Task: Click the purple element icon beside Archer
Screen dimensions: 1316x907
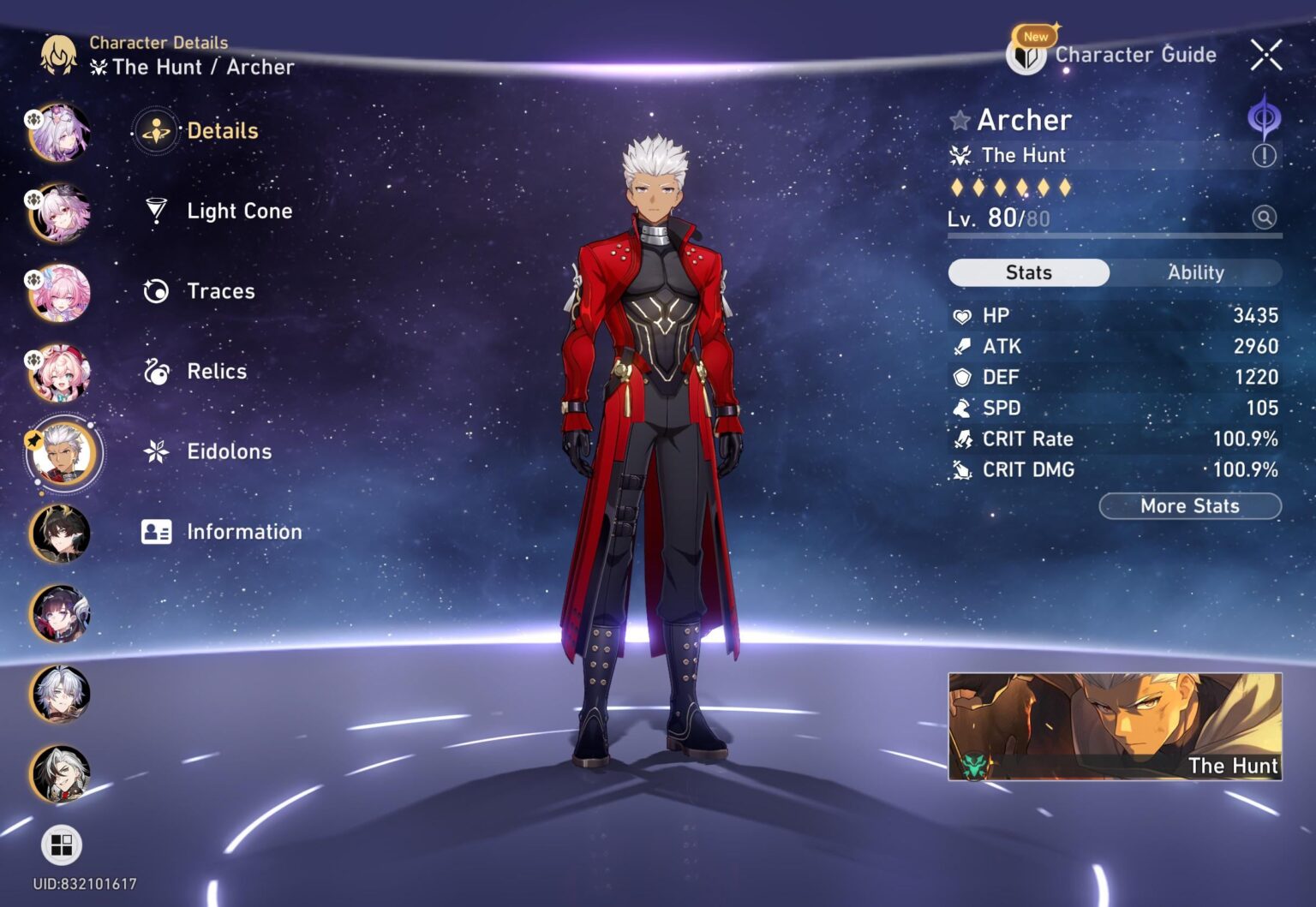Action: pos(1264,118)
